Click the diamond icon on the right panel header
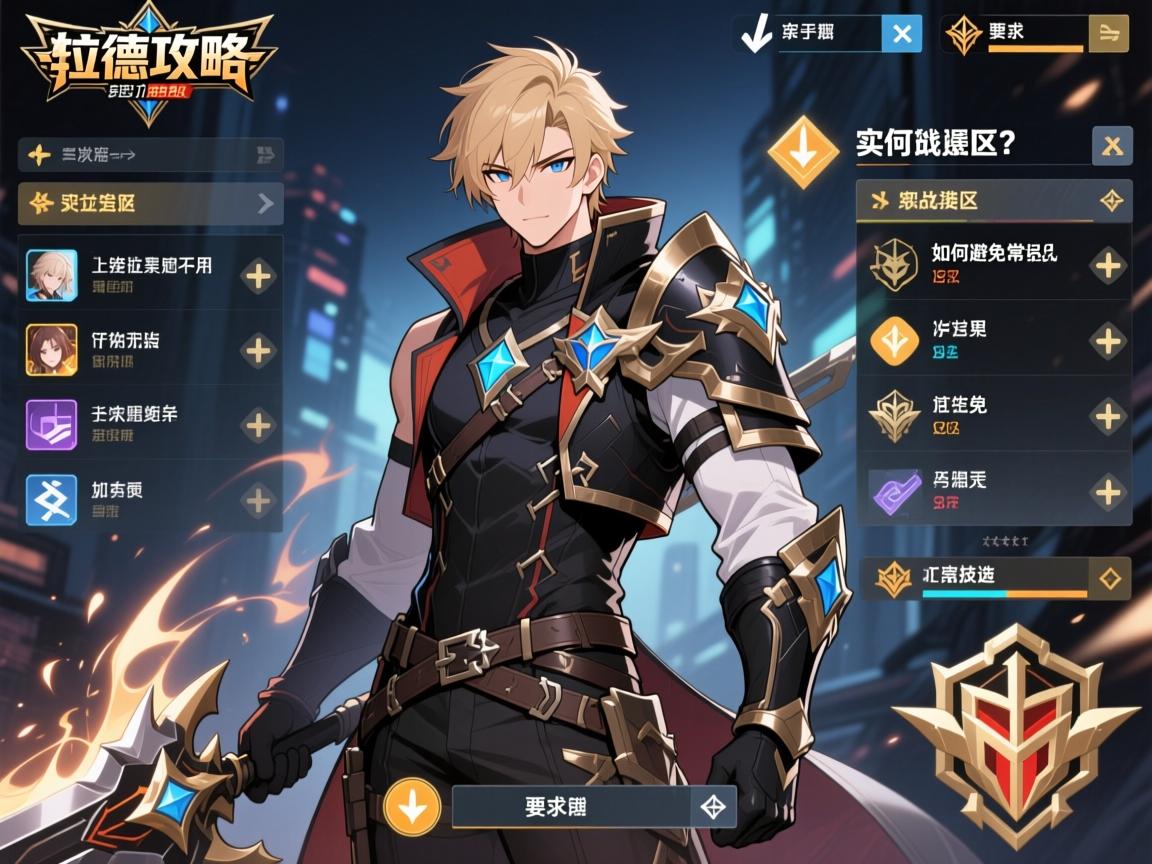The width and height of the screenshot is (1152, 864). 1111,201
